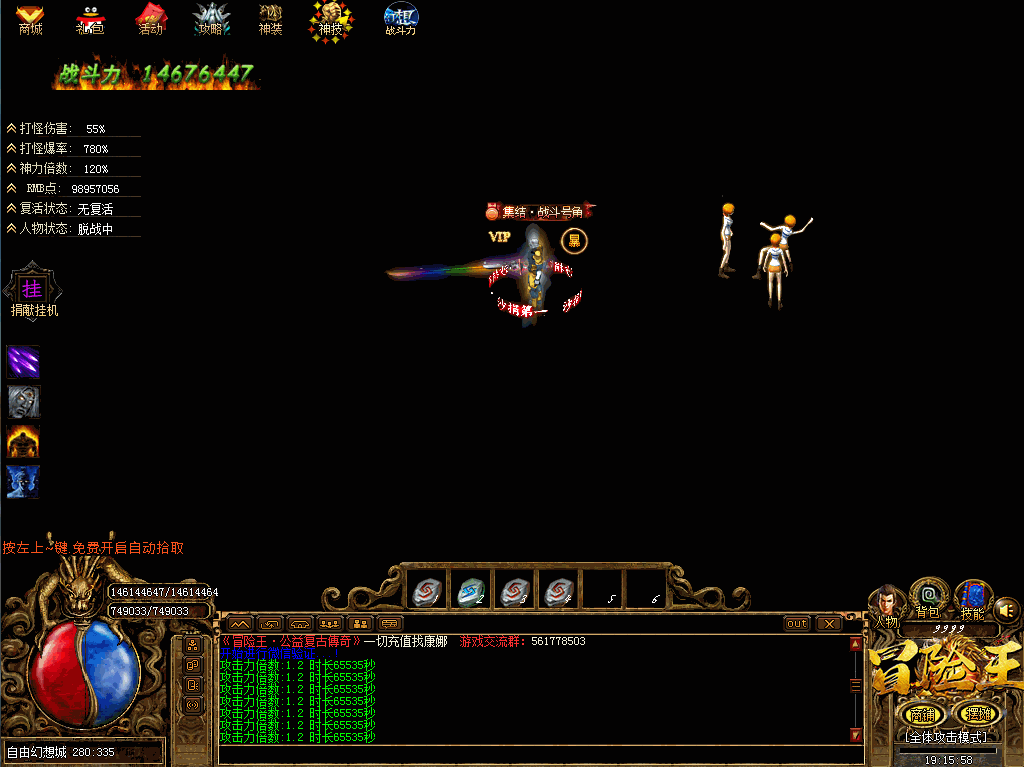This screenshot has height=767, width=1024.
Task: Open the 摆摊 stall button
Action: (x=975, y=714)
